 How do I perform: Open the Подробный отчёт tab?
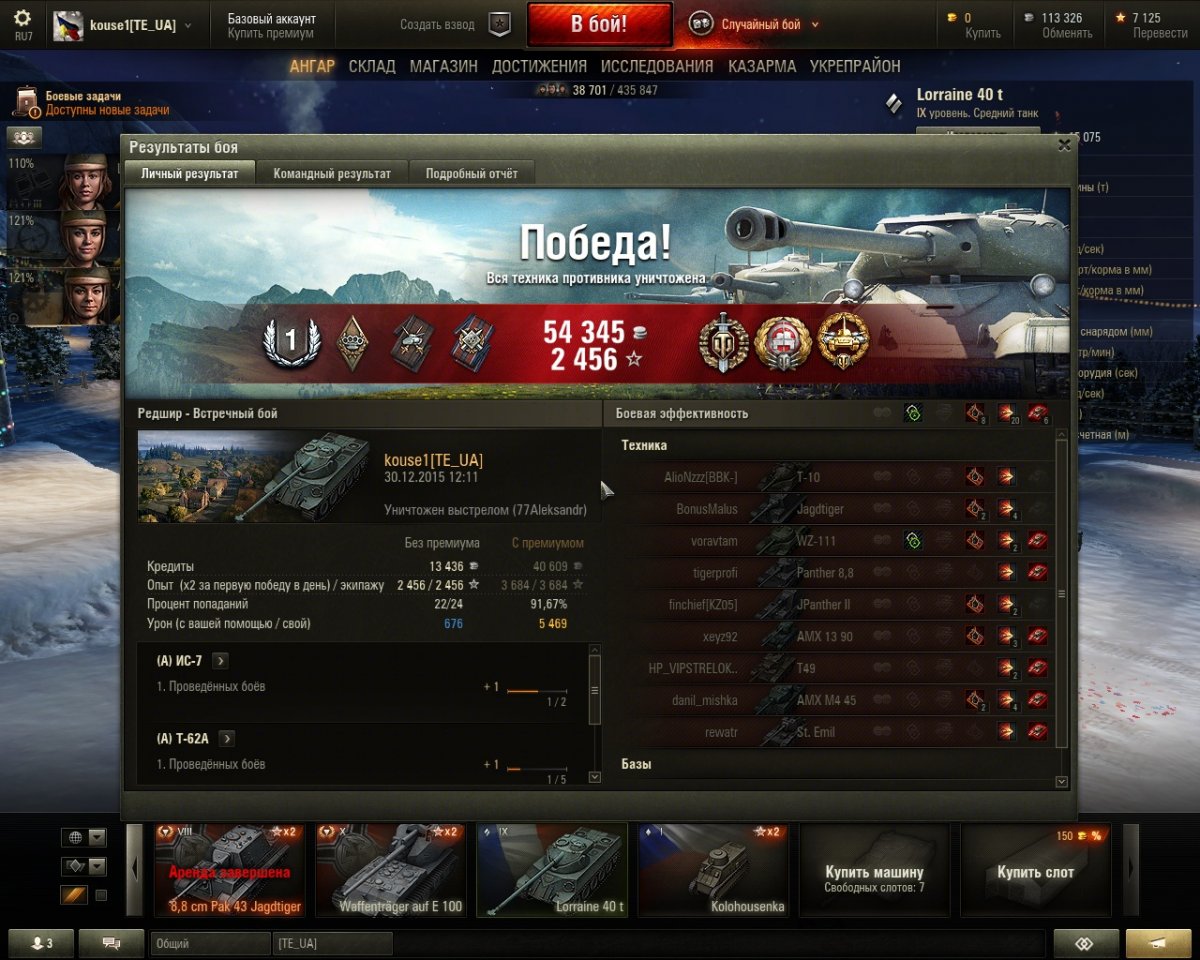(x=471, y=173)
